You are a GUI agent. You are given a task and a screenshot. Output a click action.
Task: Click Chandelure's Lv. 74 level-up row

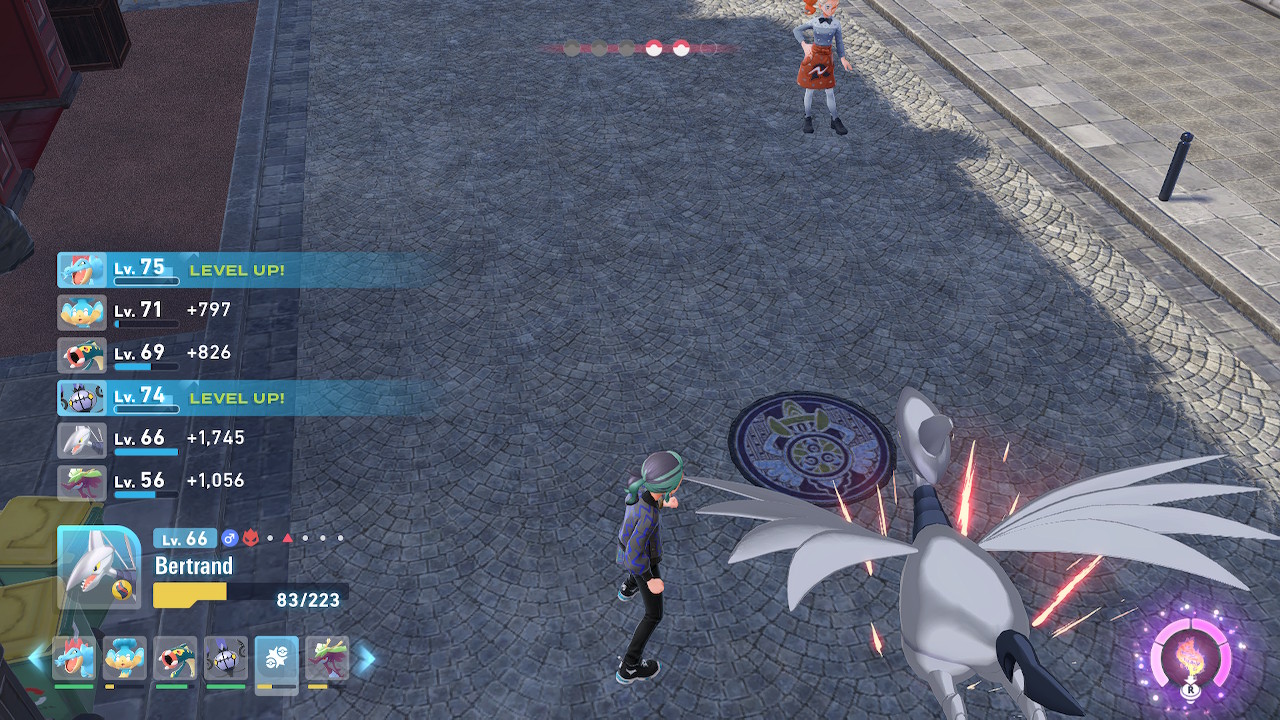tap(240, 397)
